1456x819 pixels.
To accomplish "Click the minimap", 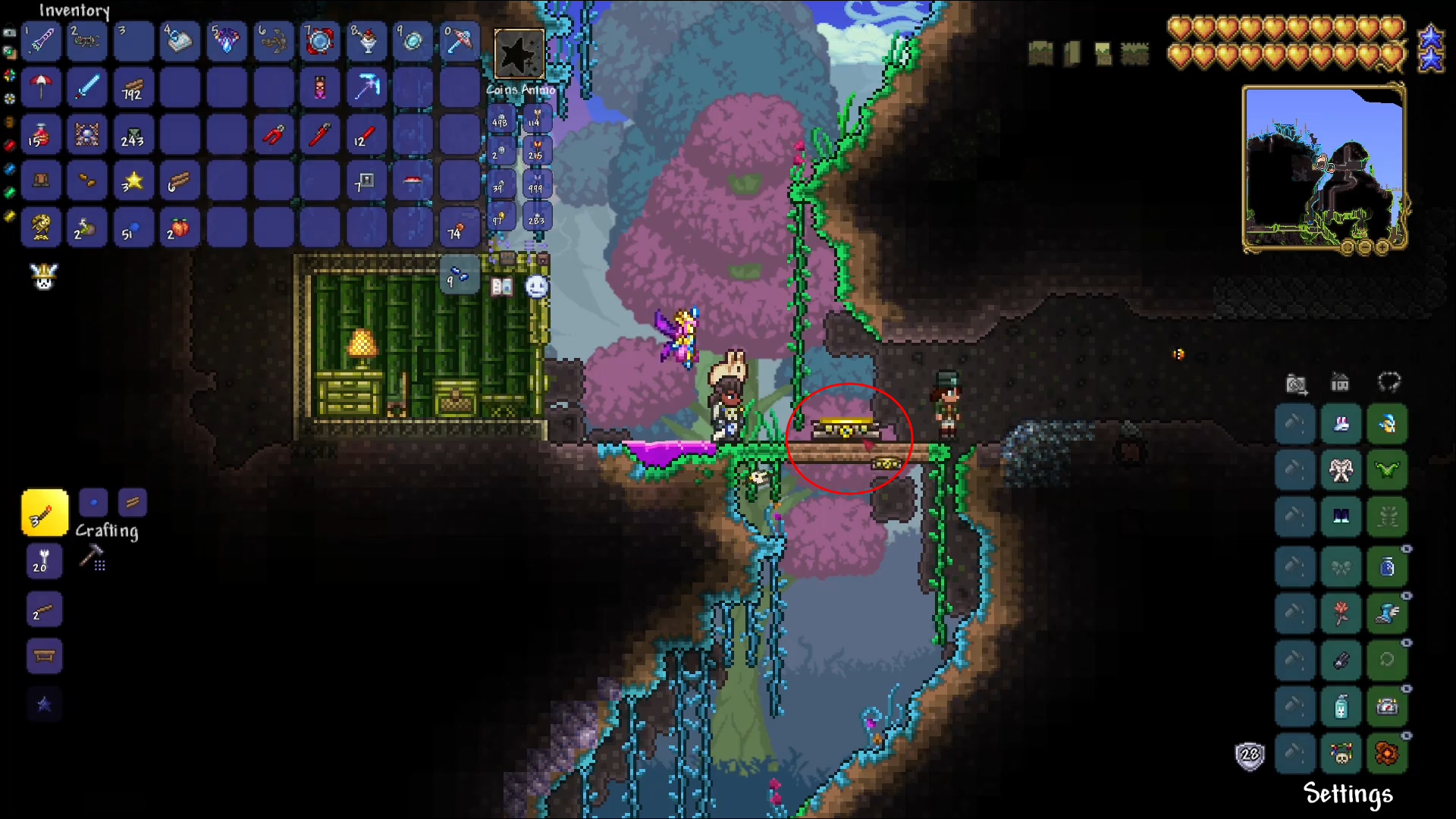I will [x=1323, y=168].
